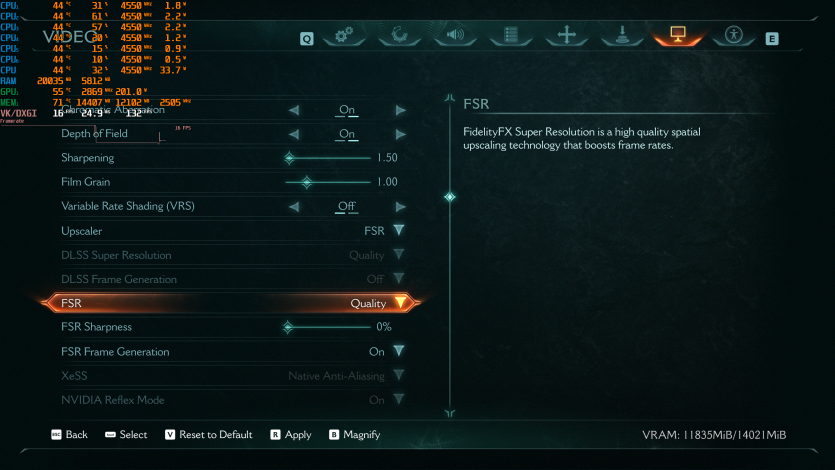Click Apply to save video settings

click(x=290, y=435)
